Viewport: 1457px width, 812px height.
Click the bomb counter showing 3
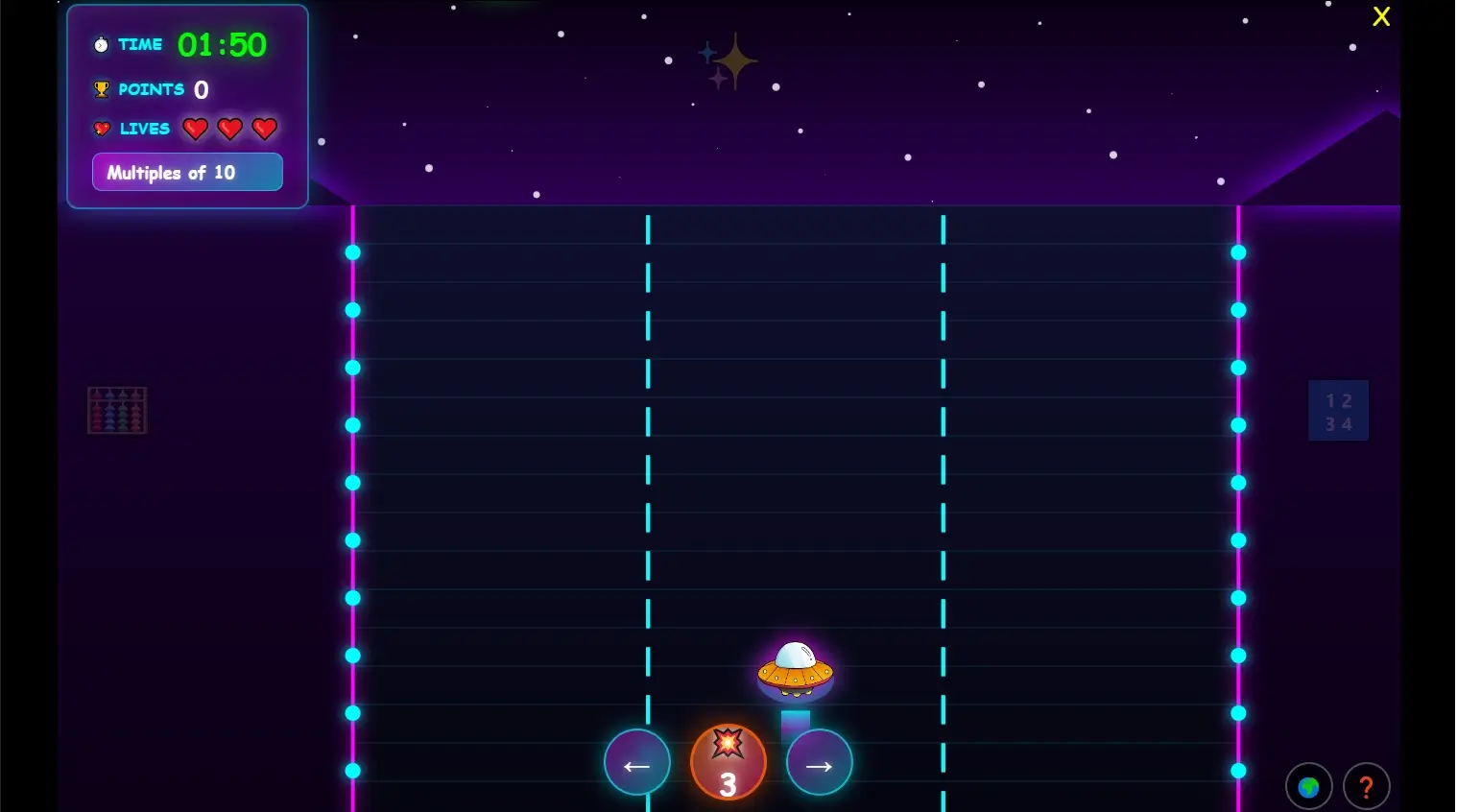pos(728,761)
